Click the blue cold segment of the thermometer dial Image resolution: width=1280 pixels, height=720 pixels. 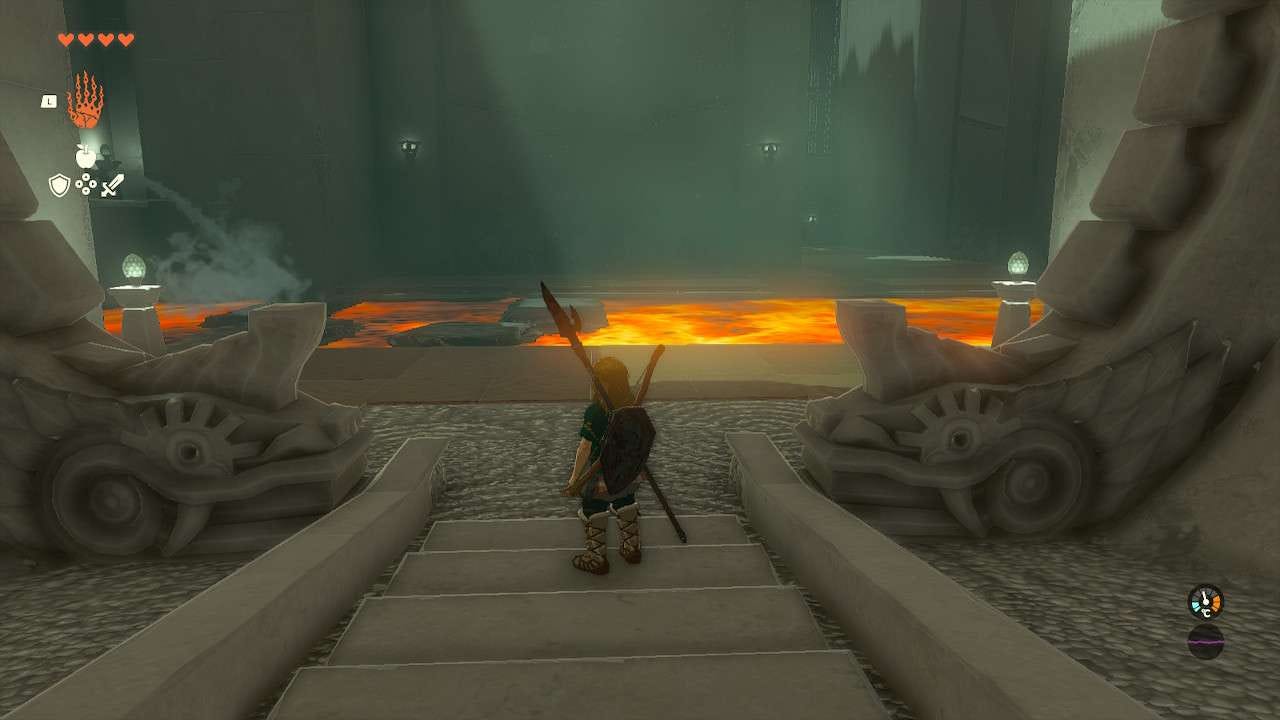pos(1196,607)
